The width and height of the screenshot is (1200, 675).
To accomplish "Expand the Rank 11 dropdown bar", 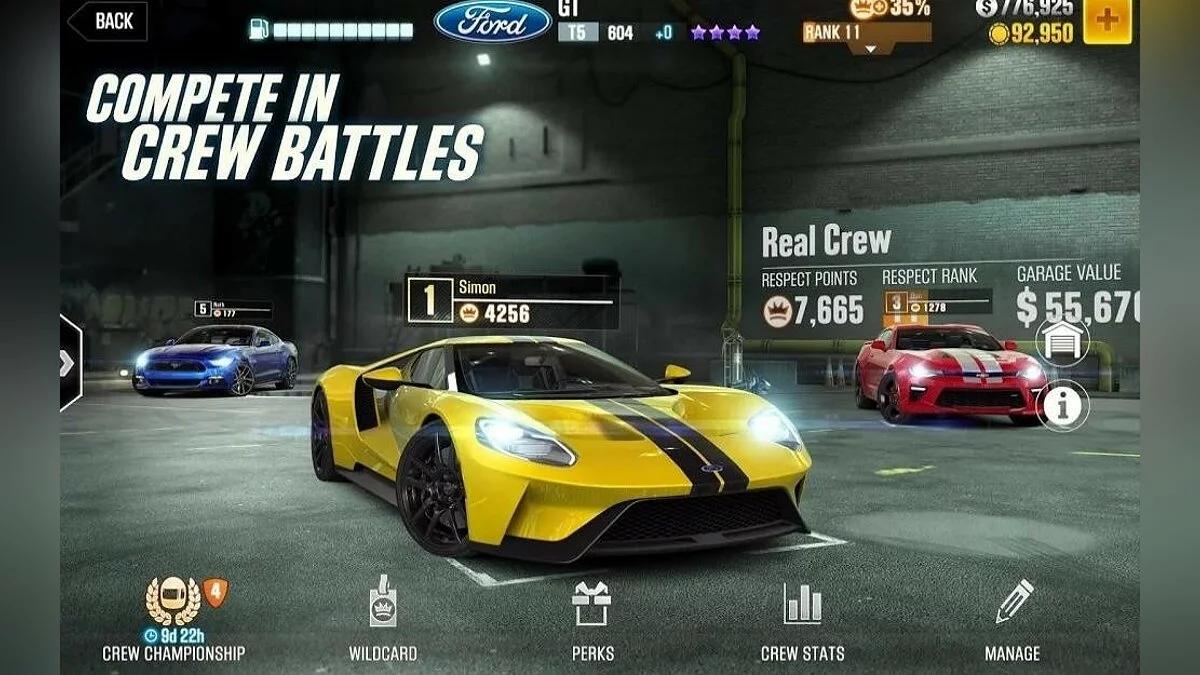I will coord(866,33).
